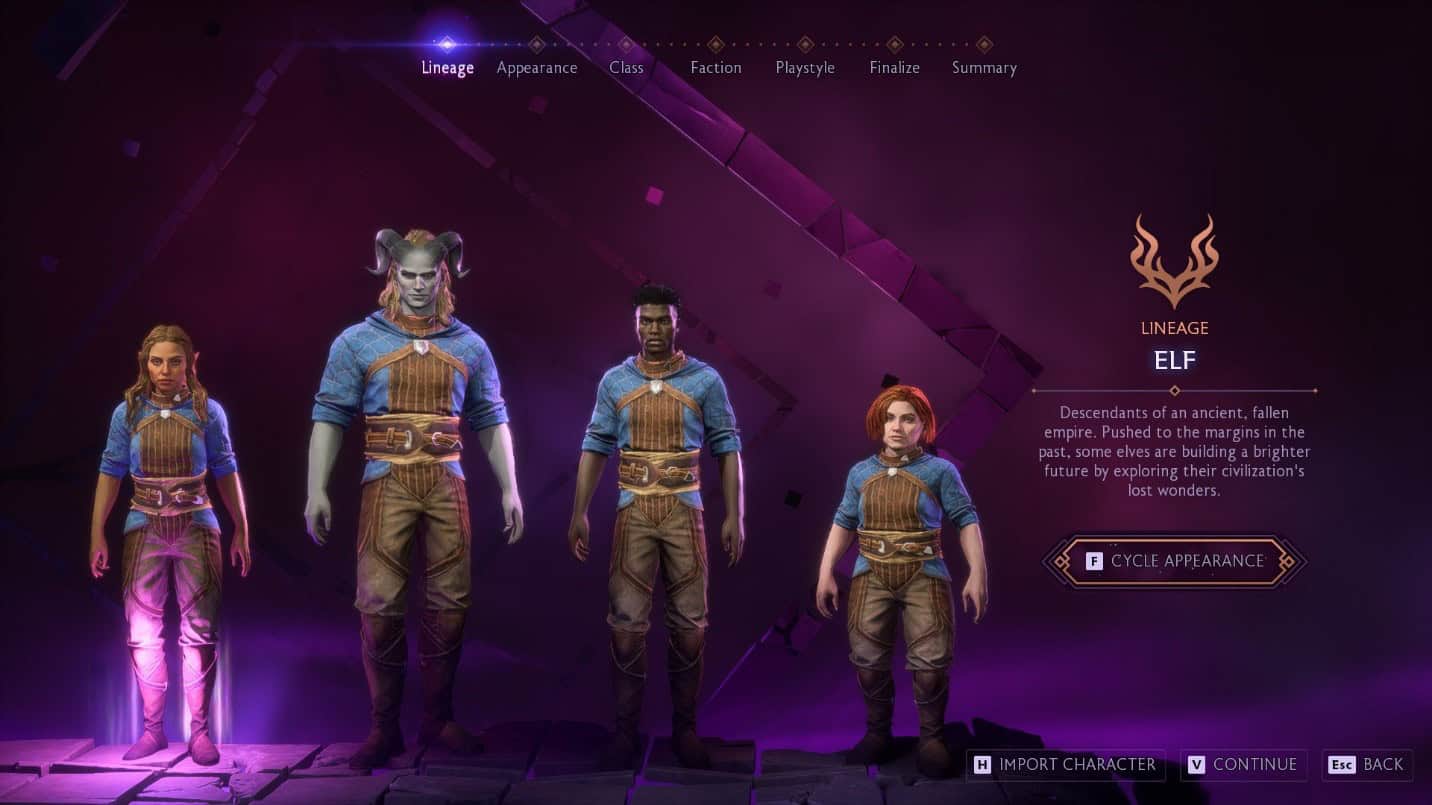Go Back from character creation
The width and height of the screenshot is (1432, 805).
pos(1367,765)
